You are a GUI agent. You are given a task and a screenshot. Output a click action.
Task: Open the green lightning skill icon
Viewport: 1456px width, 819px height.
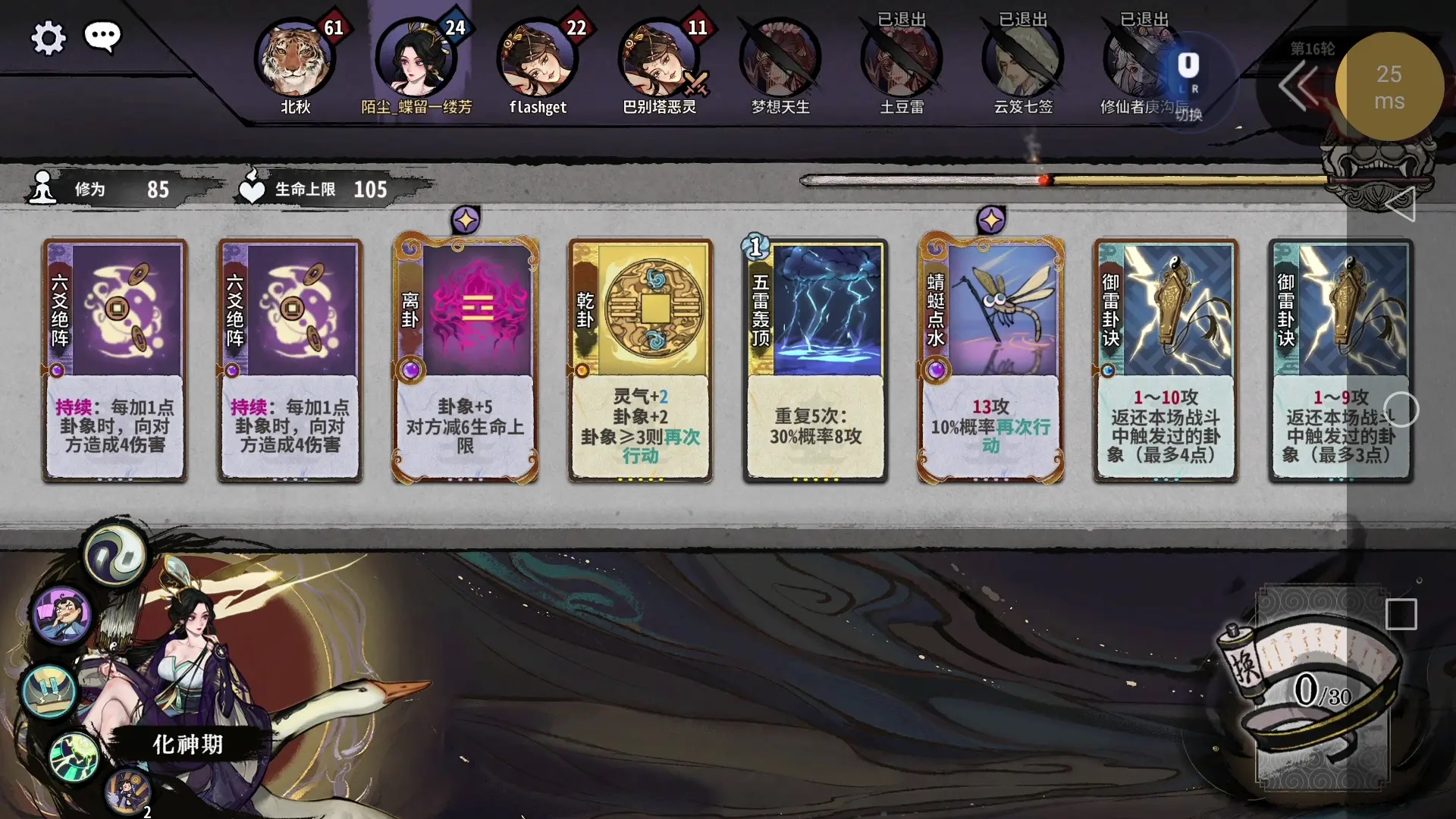pyautogui.click(x=74, y=756)
